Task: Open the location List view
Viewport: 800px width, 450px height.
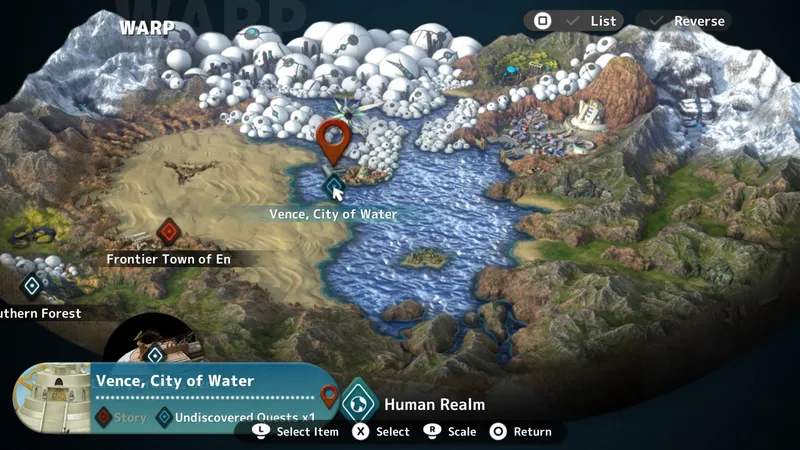Action: [574, 21]
